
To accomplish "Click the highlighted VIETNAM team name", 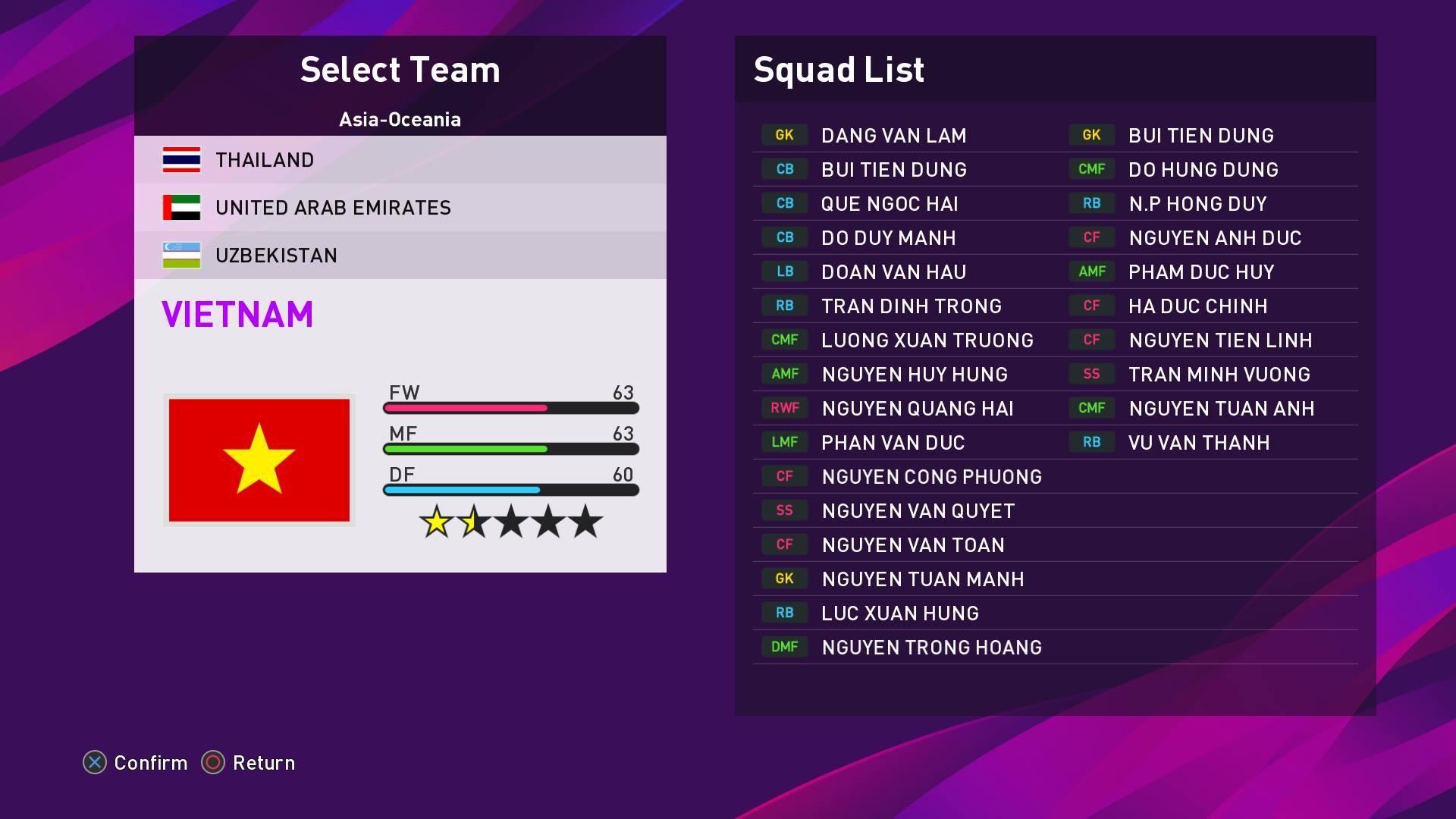I will [x=237, y=312].
